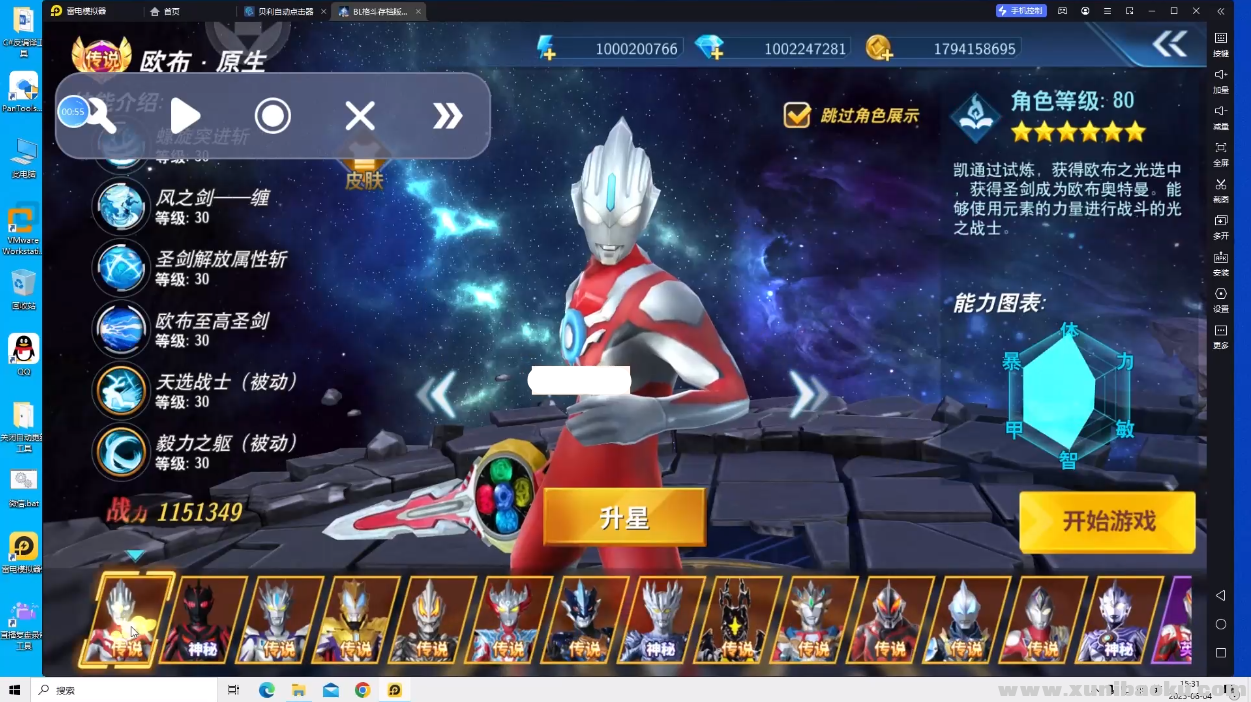
Task: View the 毅力之躯 passive skill
Action: click(x=121, y=452)
